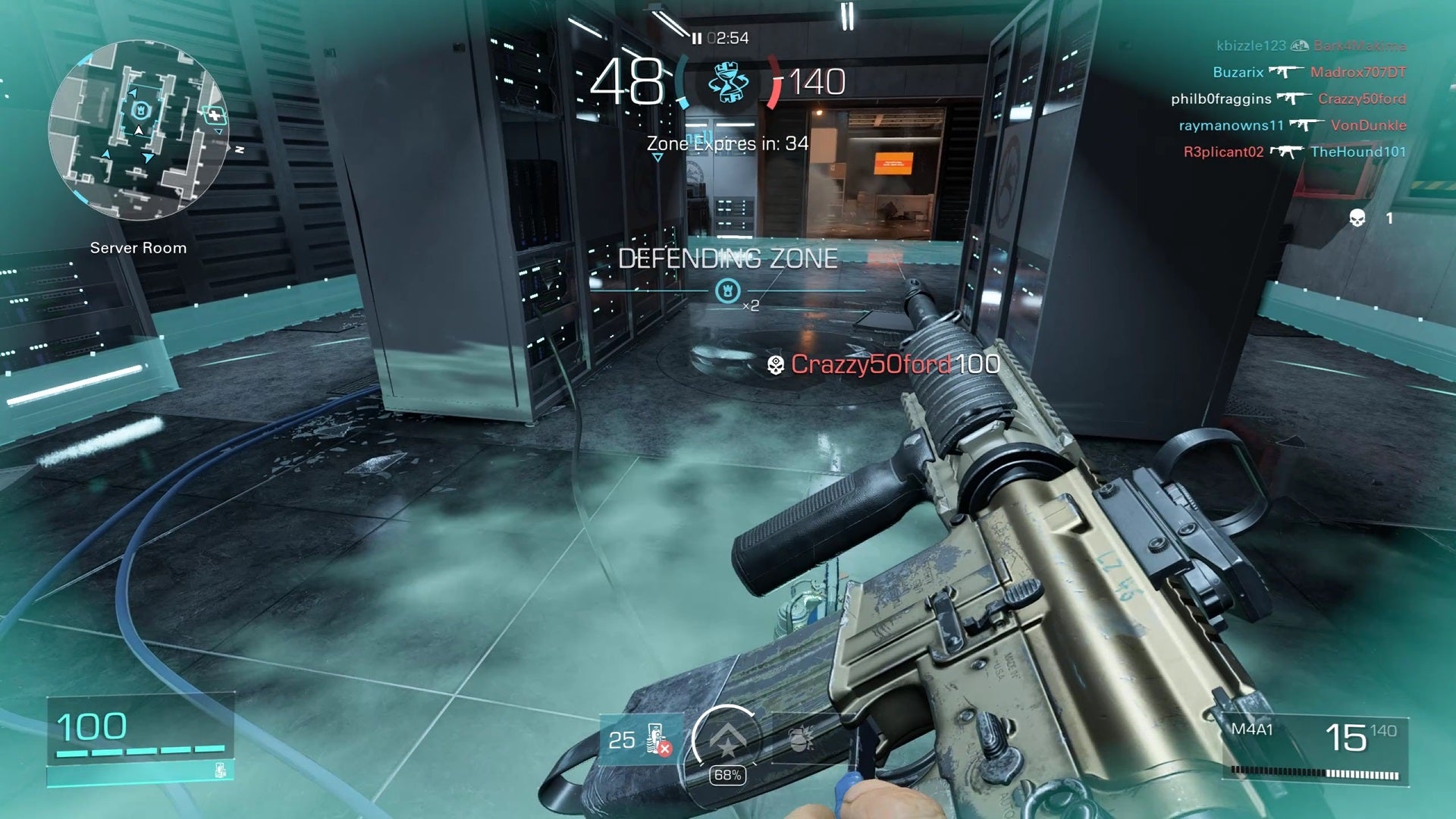Select the medic cross marker on minimap edge
Image resolution: width=1456 pixels, height=819 pixels.
coord(215,115)
